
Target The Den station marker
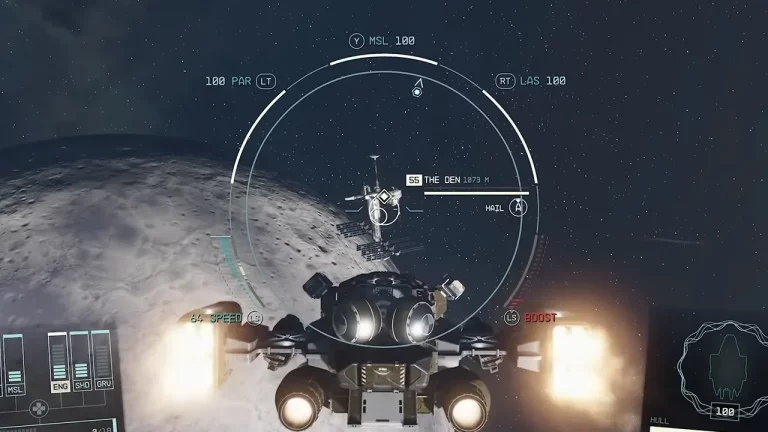381,199
